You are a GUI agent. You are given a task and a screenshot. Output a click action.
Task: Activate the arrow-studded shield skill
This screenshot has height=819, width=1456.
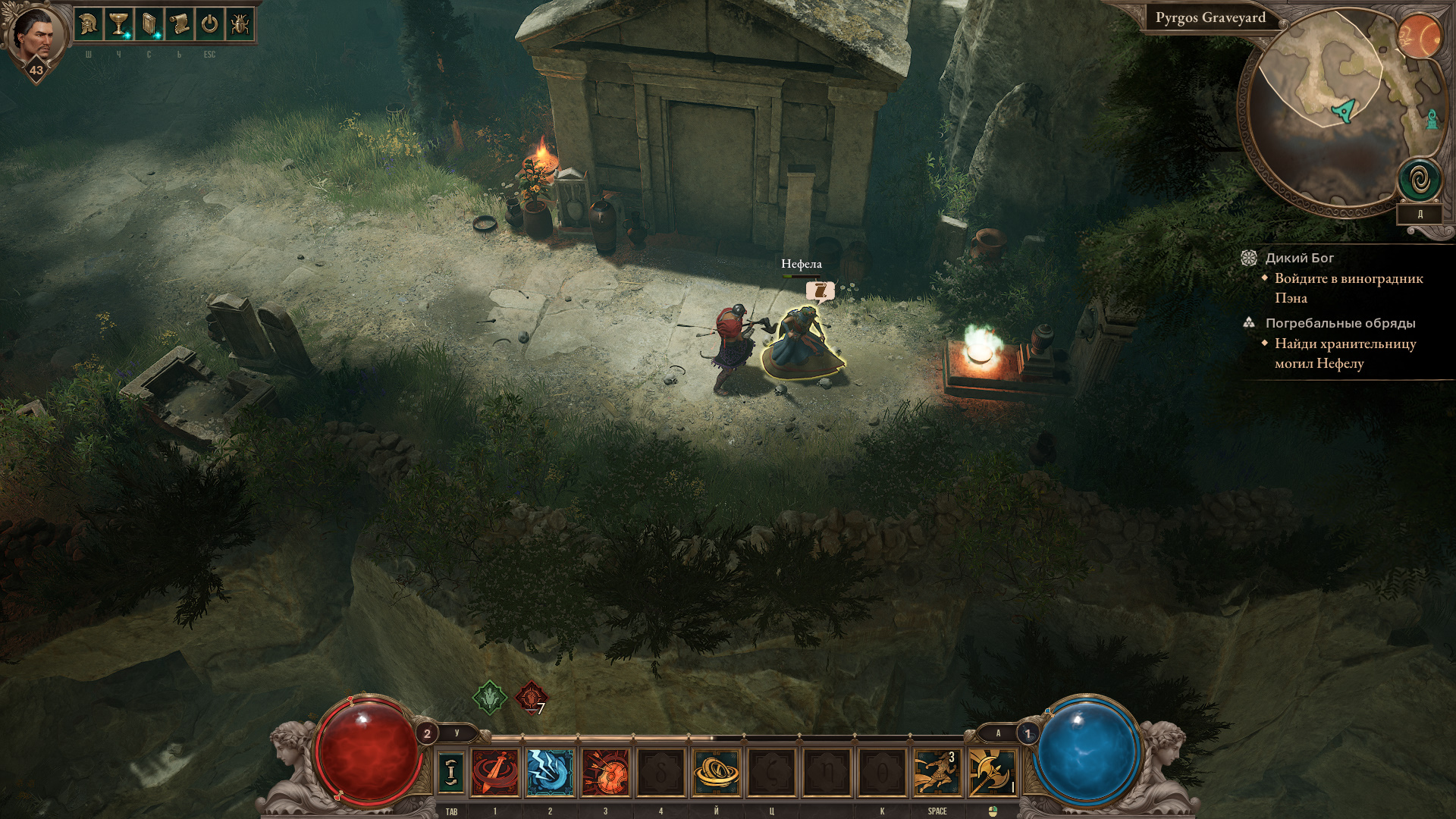point(605,772)
